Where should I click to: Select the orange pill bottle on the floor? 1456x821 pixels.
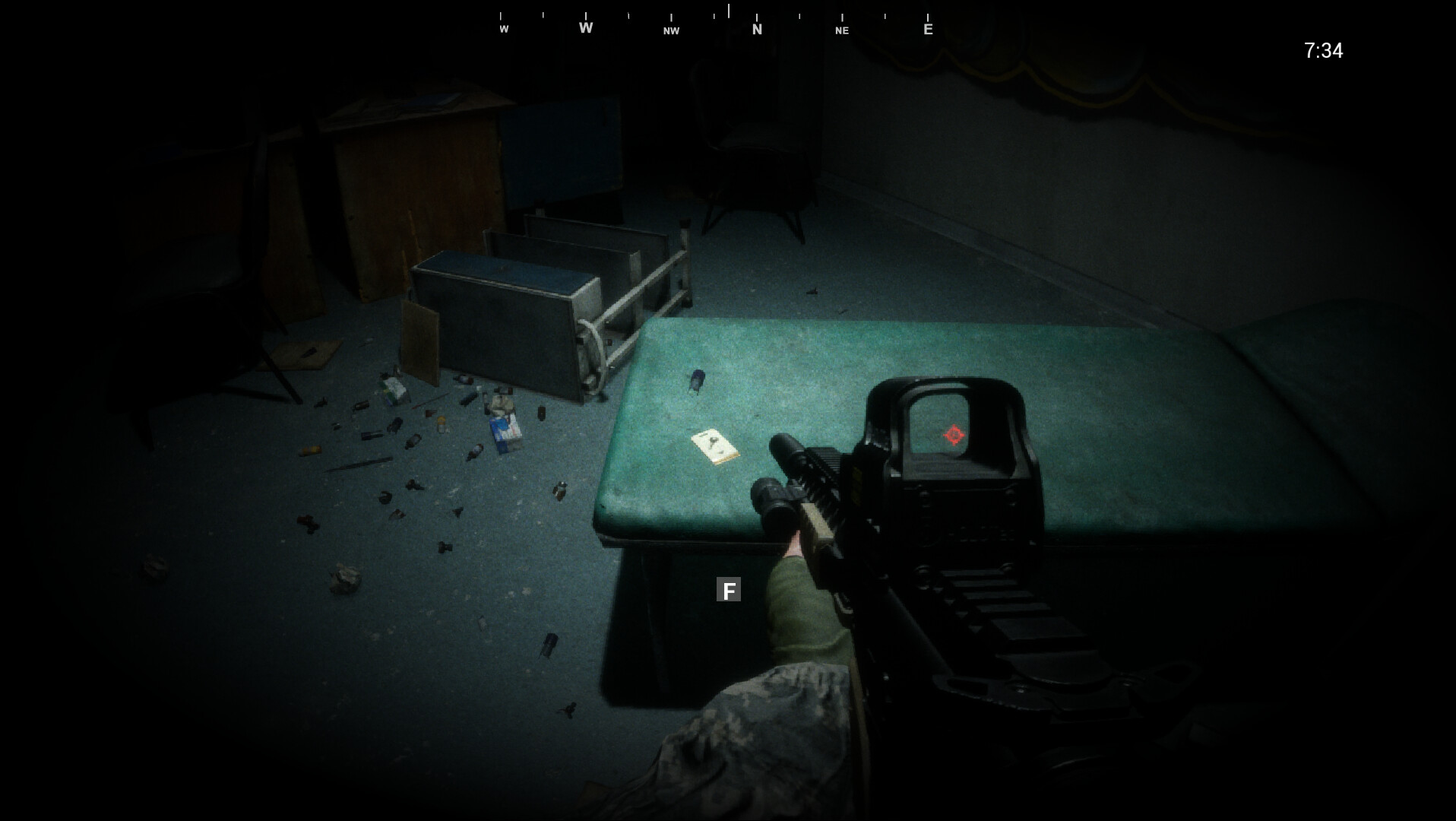click(x=441, y=424)
